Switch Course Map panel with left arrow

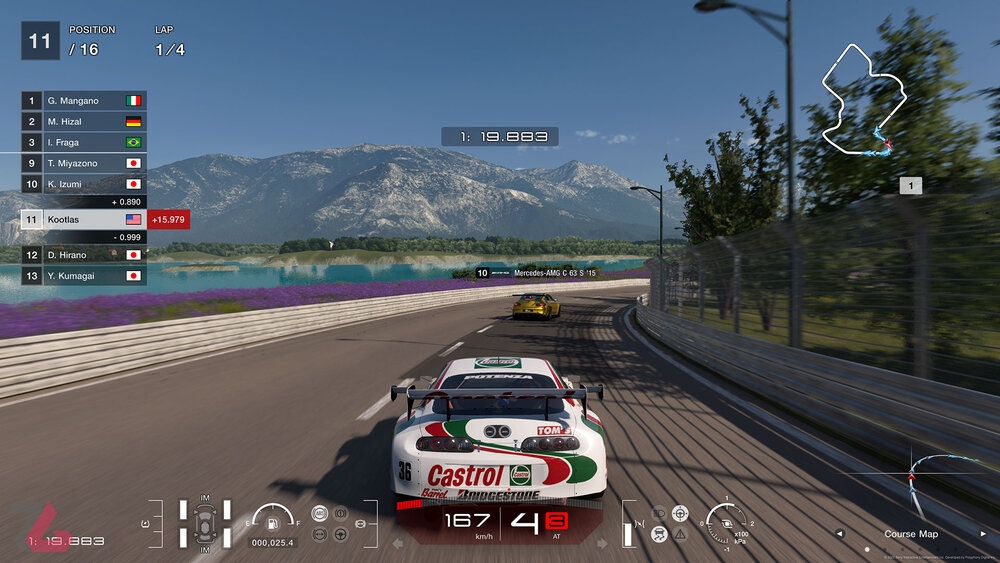coord(840,534)
